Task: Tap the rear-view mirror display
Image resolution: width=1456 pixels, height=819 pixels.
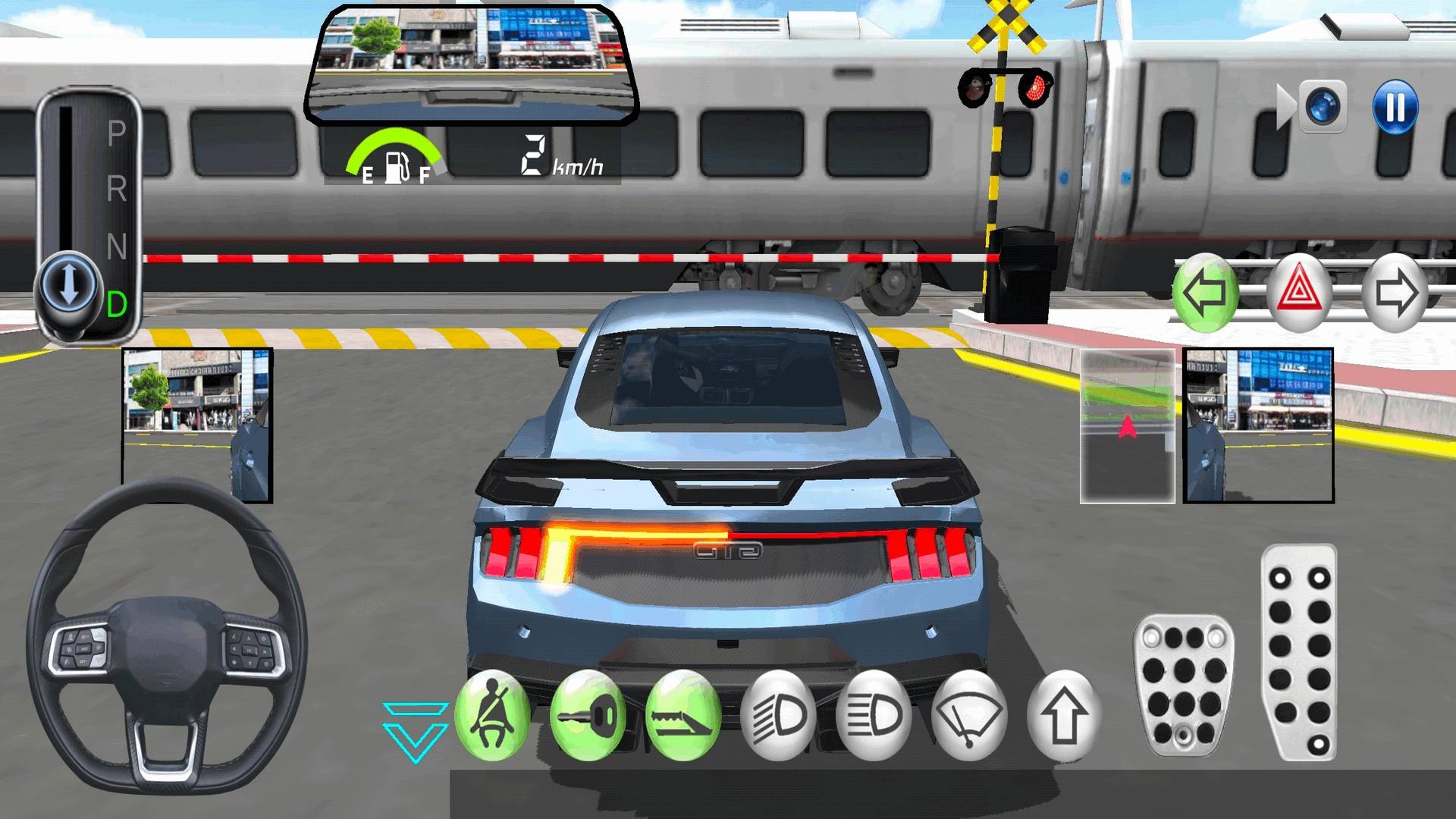Action: pos(471,66)
